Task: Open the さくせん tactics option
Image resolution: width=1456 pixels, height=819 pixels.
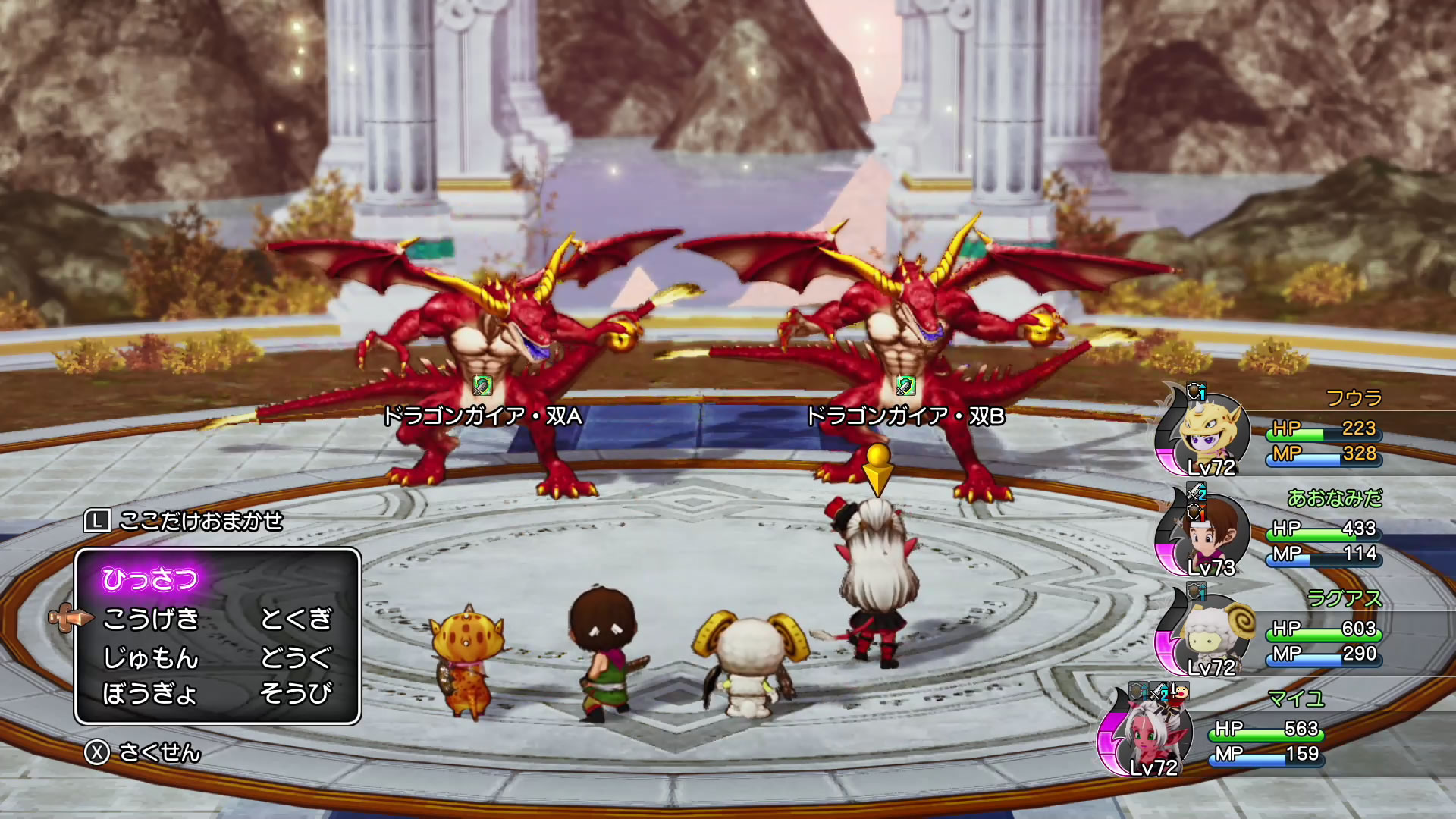Action: [x=159, y=752]
